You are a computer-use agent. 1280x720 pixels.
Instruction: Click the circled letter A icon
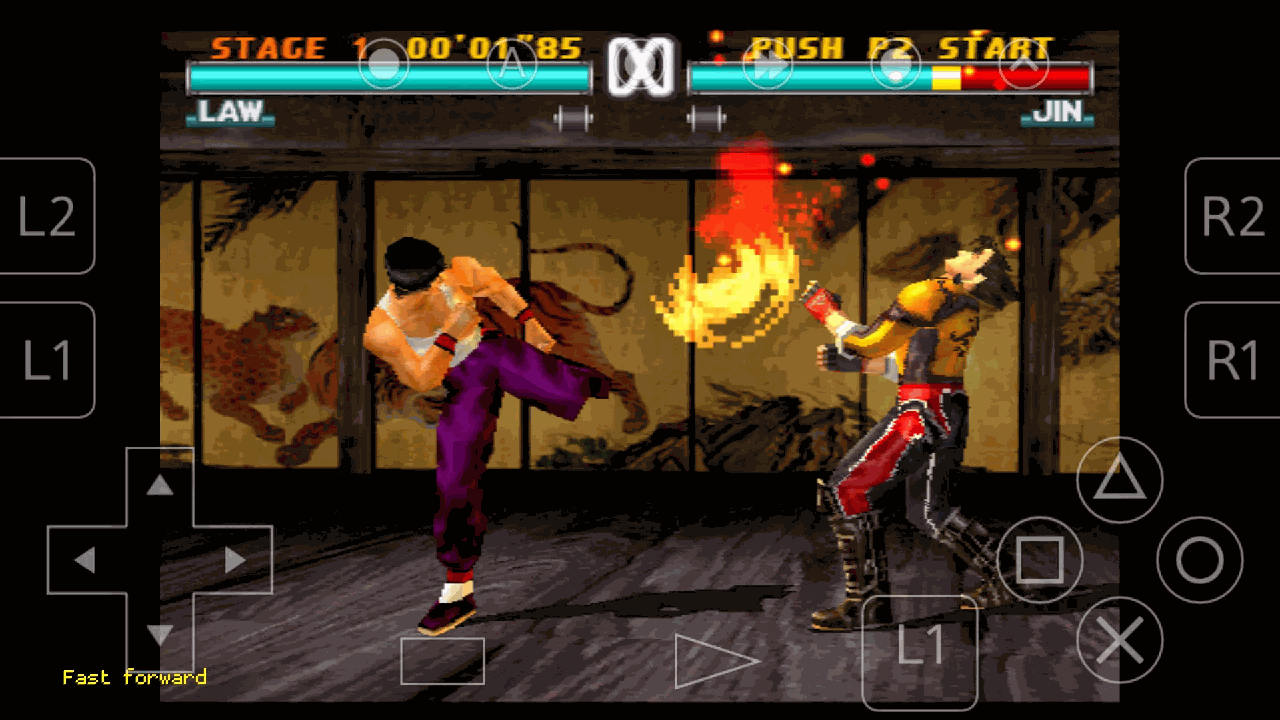(511, 65)
